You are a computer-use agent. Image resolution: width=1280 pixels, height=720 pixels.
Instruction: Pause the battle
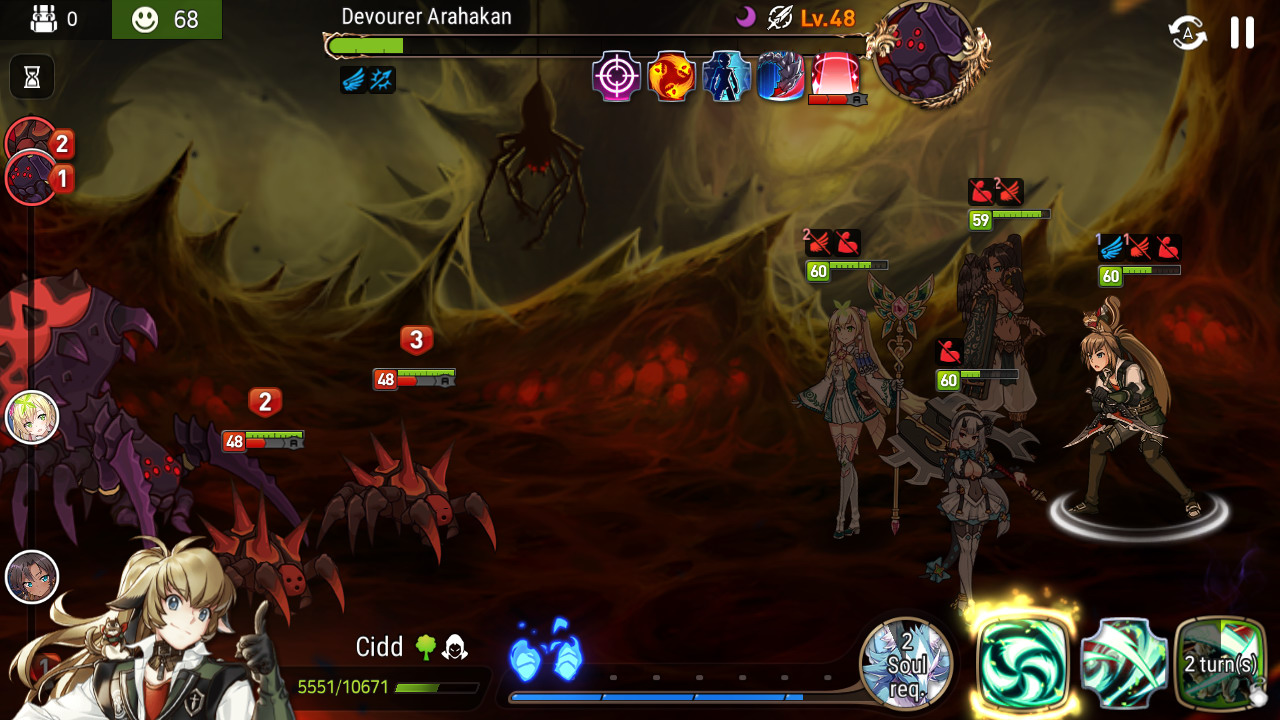[x=1242, y=32]
